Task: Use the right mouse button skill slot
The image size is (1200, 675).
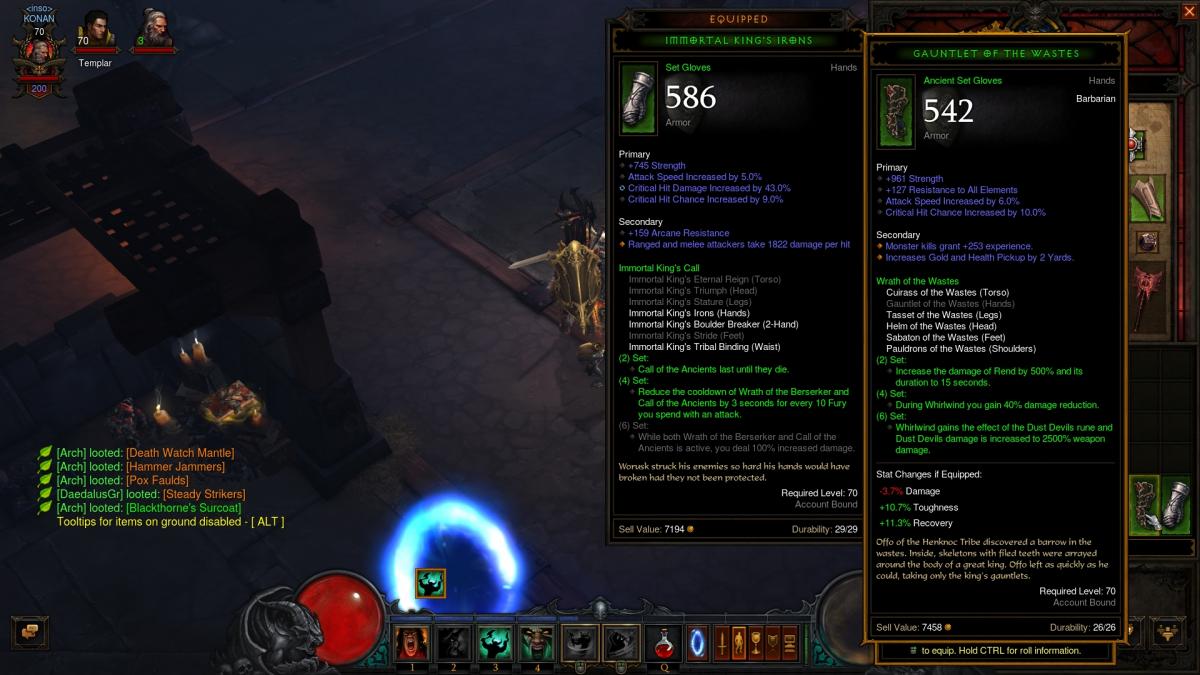Action: pos(621,642)
